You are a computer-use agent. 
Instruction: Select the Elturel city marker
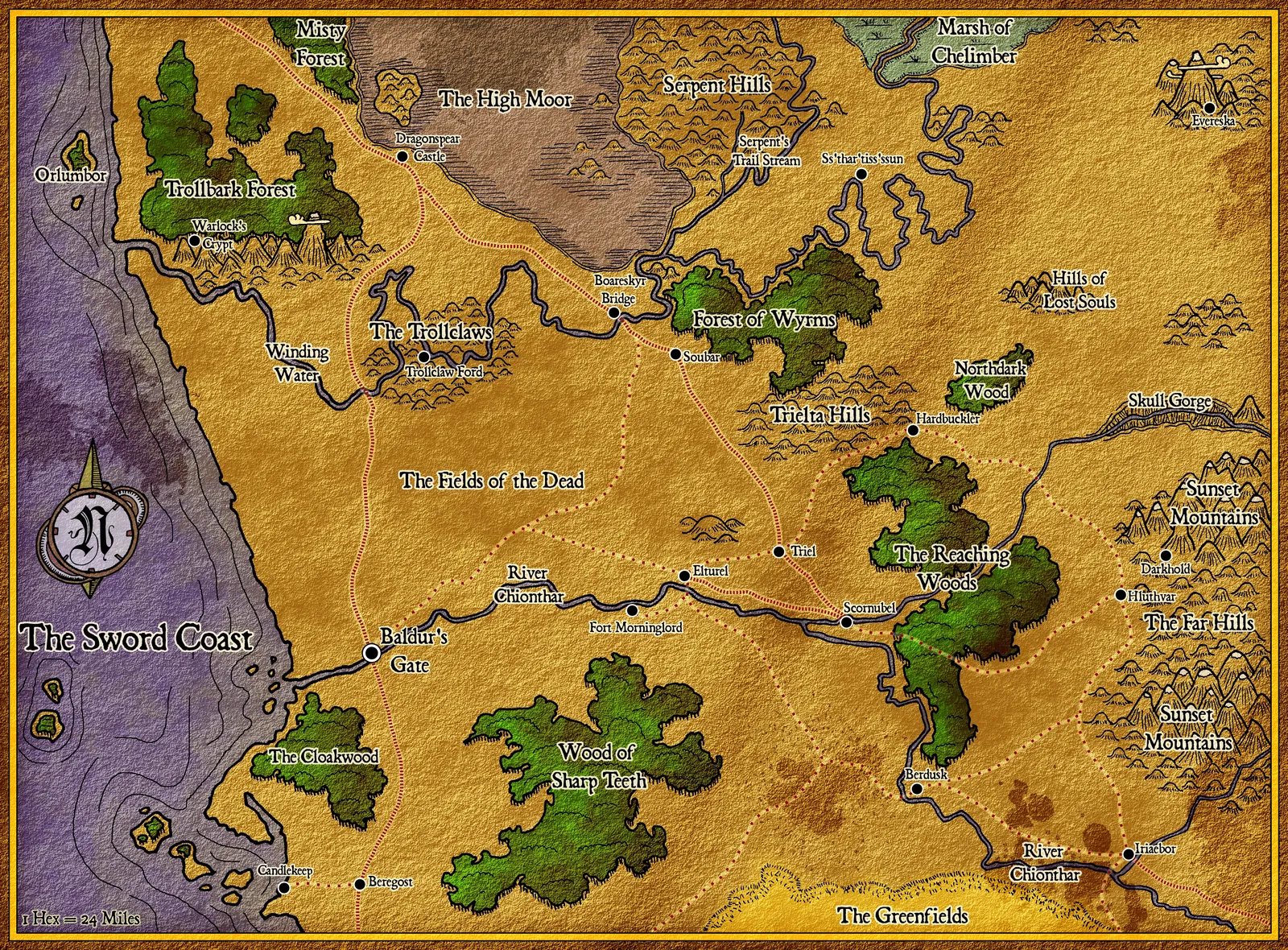tap(684, 576)
